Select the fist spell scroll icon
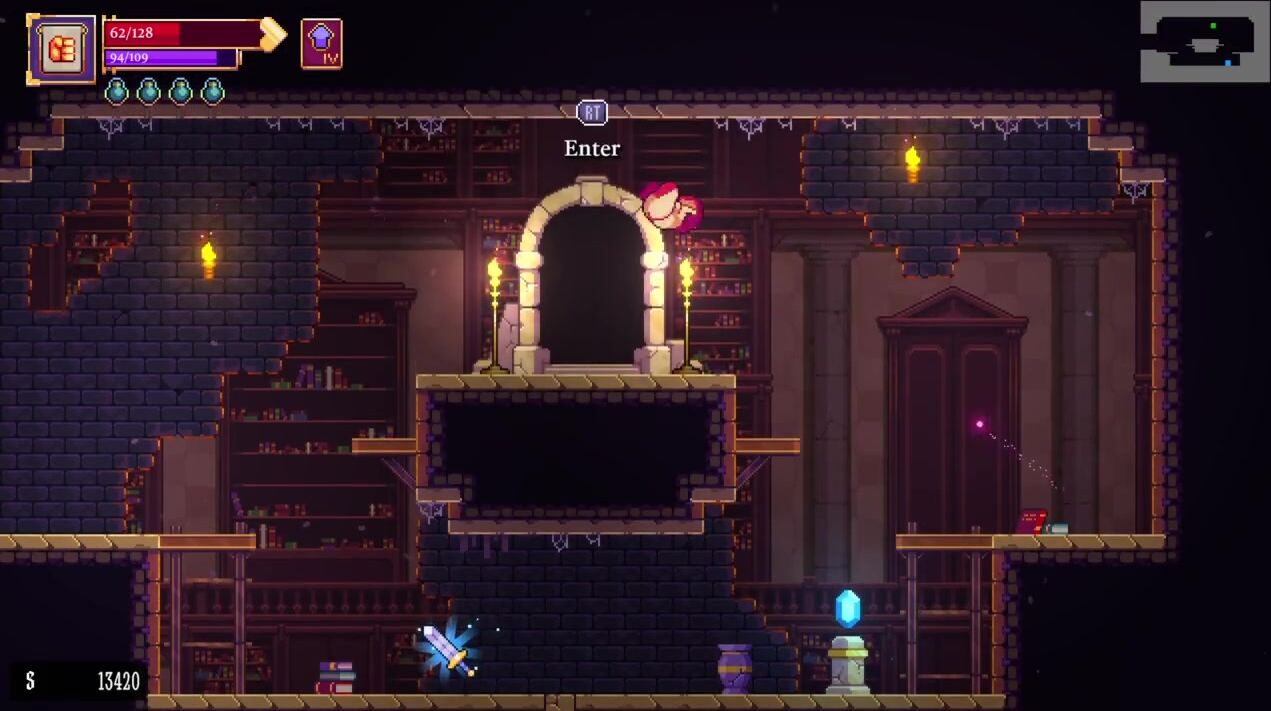This screenshot has width=1271, height=711. 62,48
